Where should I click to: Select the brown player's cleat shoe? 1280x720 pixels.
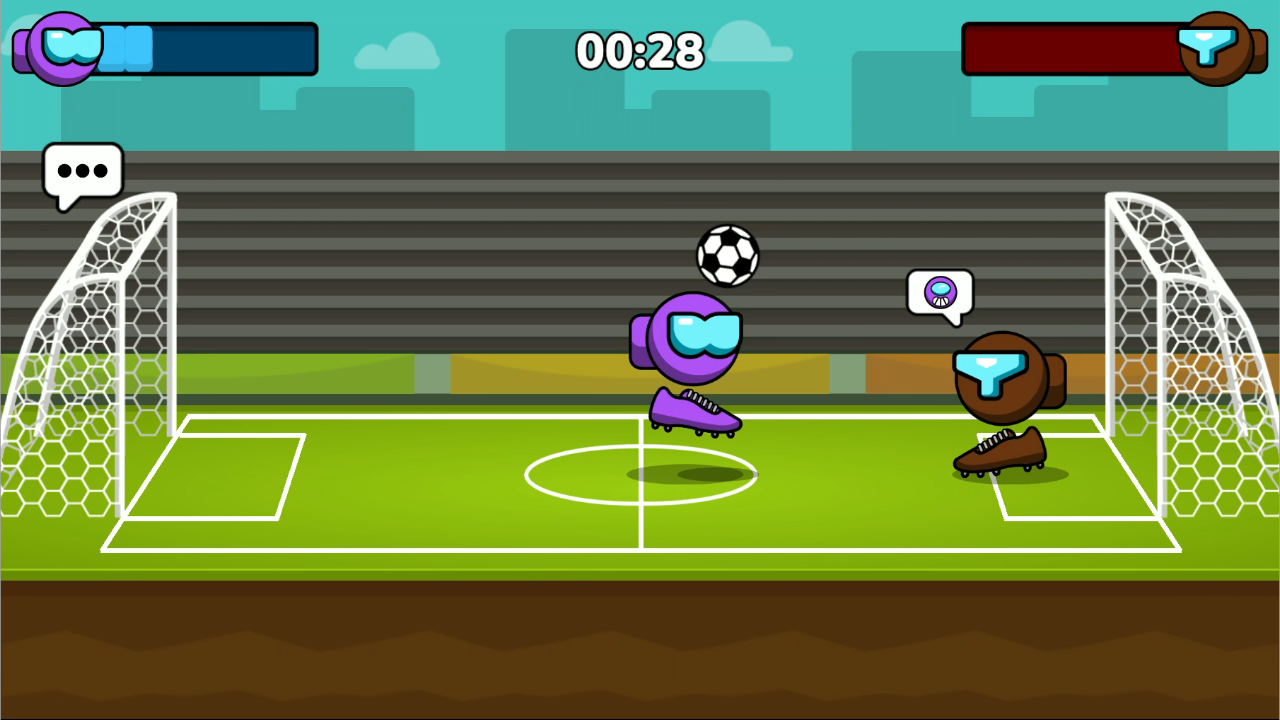click(x=997, y=450)
